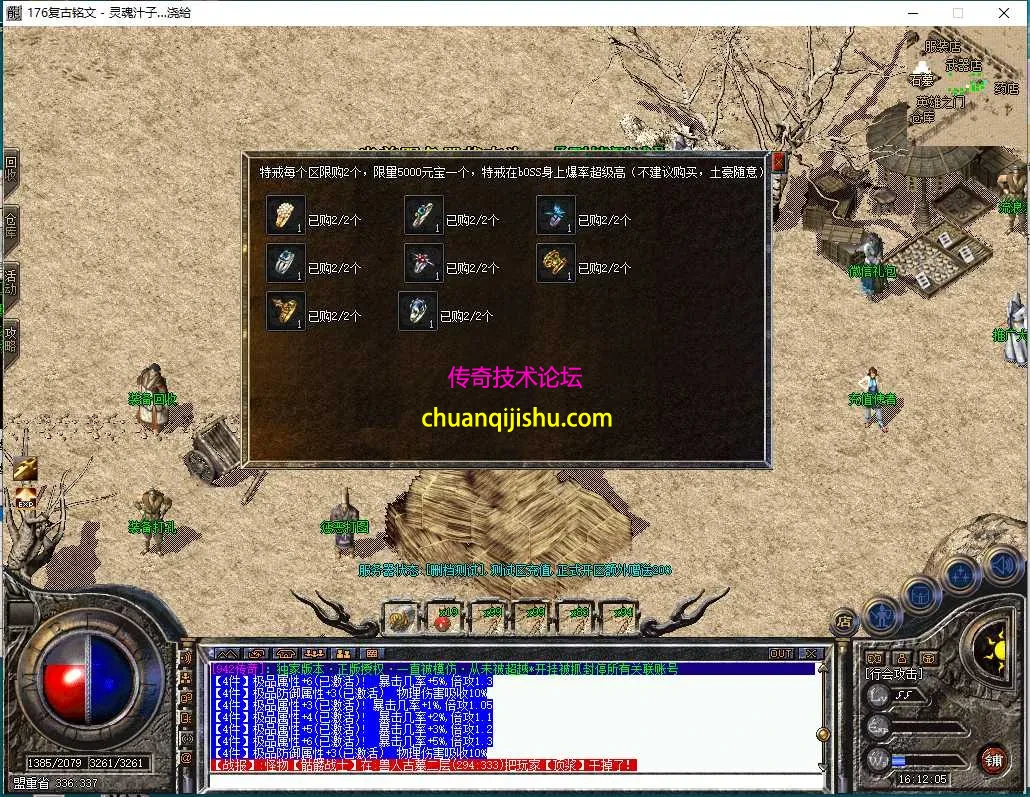The image size is (1030, 797).
Task: Select the red-flower ring in the shop
Action: pos(424,263)
